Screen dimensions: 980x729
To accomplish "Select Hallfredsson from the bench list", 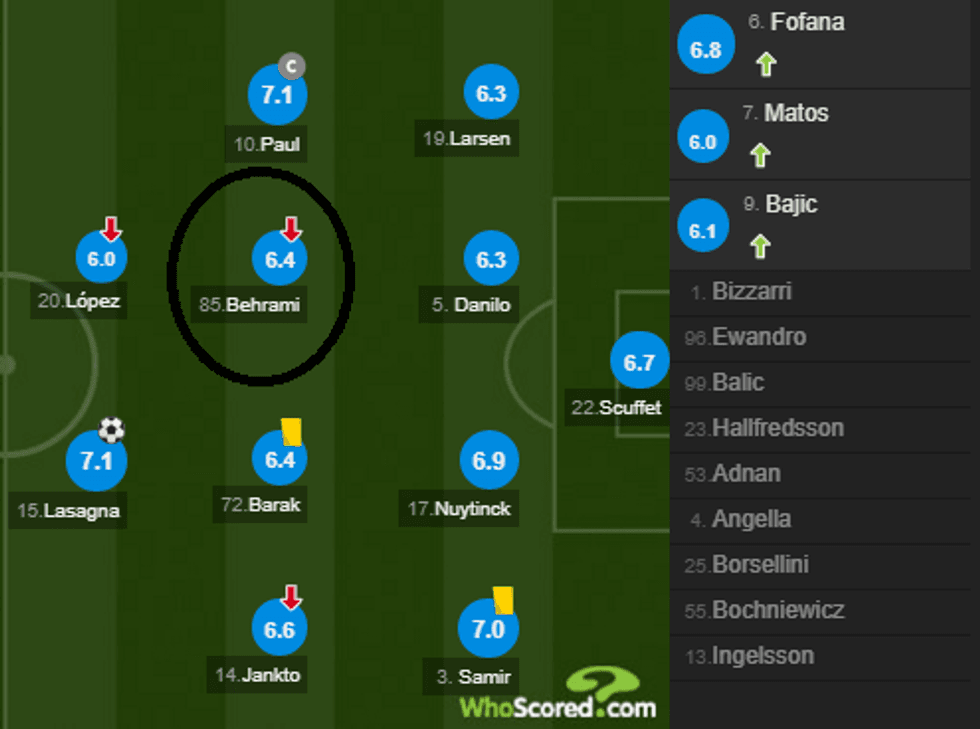I will coord(778,428).
